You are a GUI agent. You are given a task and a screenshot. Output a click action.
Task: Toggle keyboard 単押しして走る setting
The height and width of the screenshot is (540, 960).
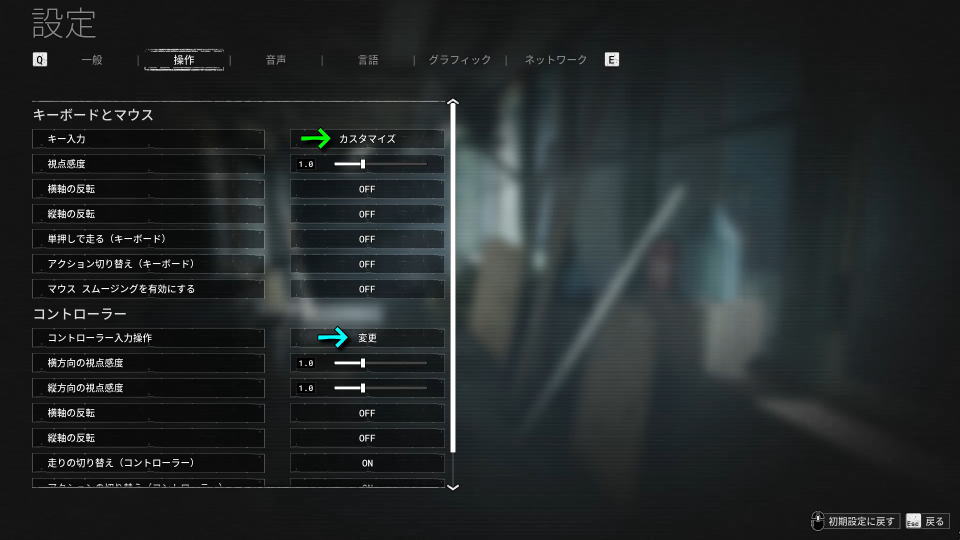pos(367,239)
